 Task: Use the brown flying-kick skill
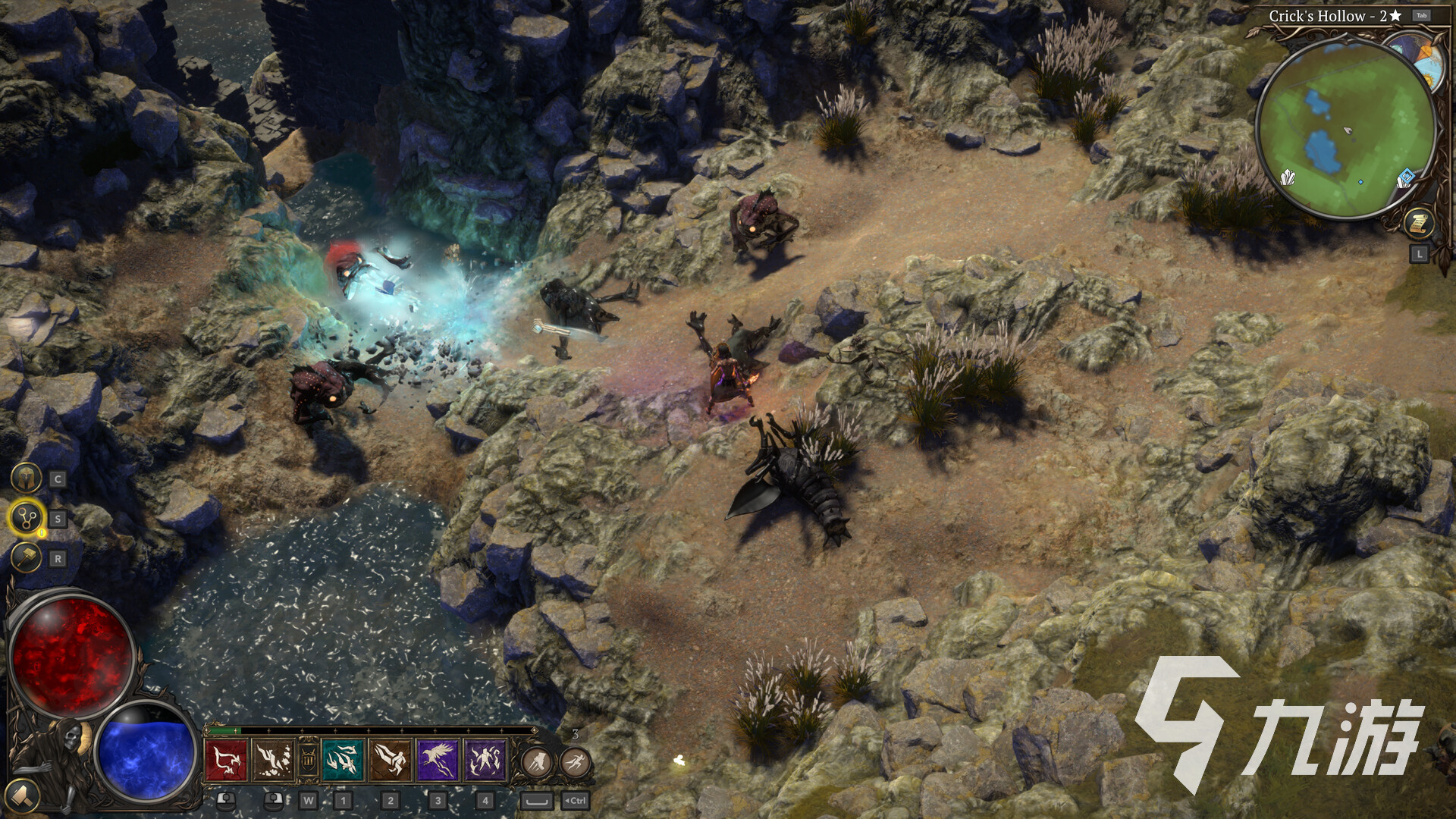[391, 760]
